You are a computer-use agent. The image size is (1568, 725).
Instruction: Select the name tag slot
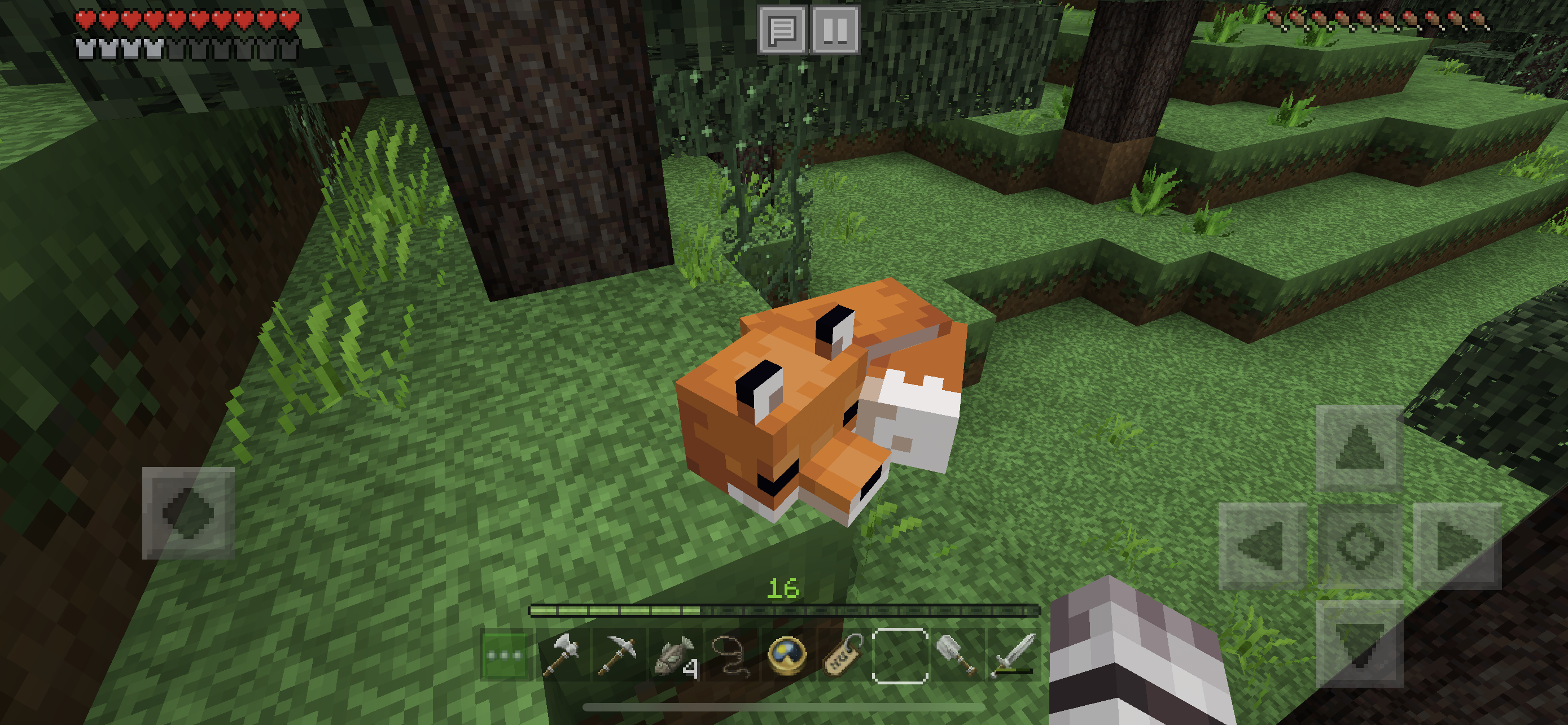point(843,656)
